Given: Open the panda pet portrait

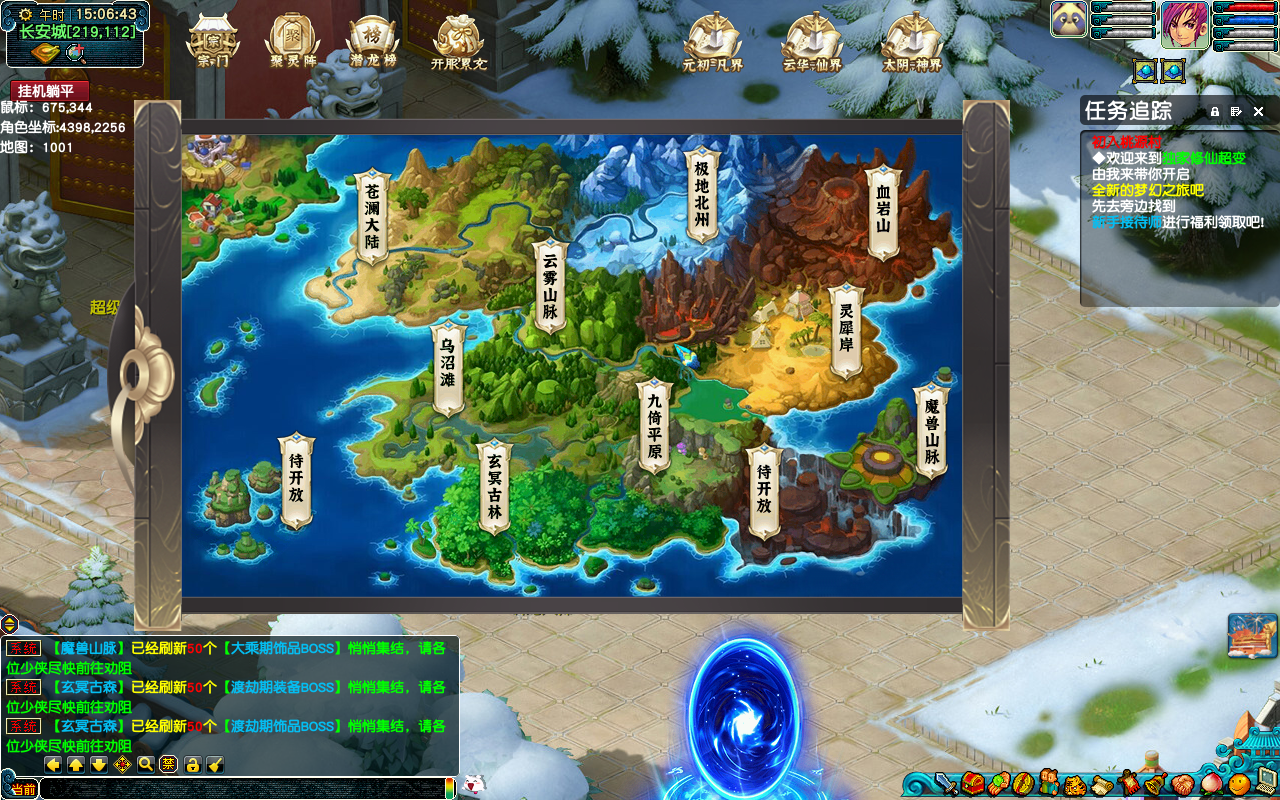Looking at the screenshot, I should (1069, 19).
